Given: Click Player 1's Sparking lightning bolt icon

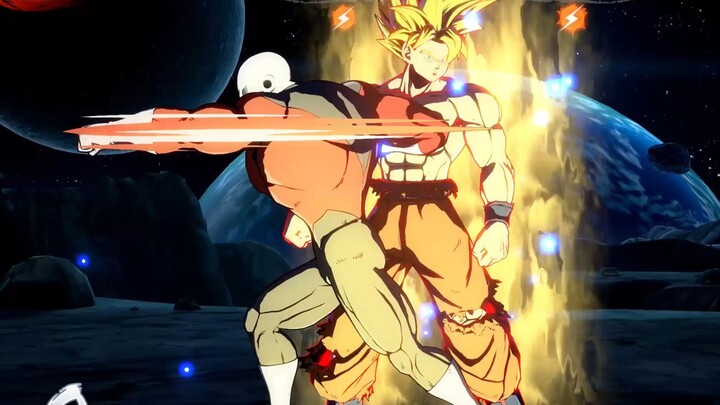Looking at the screenshot, I should tap(344, 17).
